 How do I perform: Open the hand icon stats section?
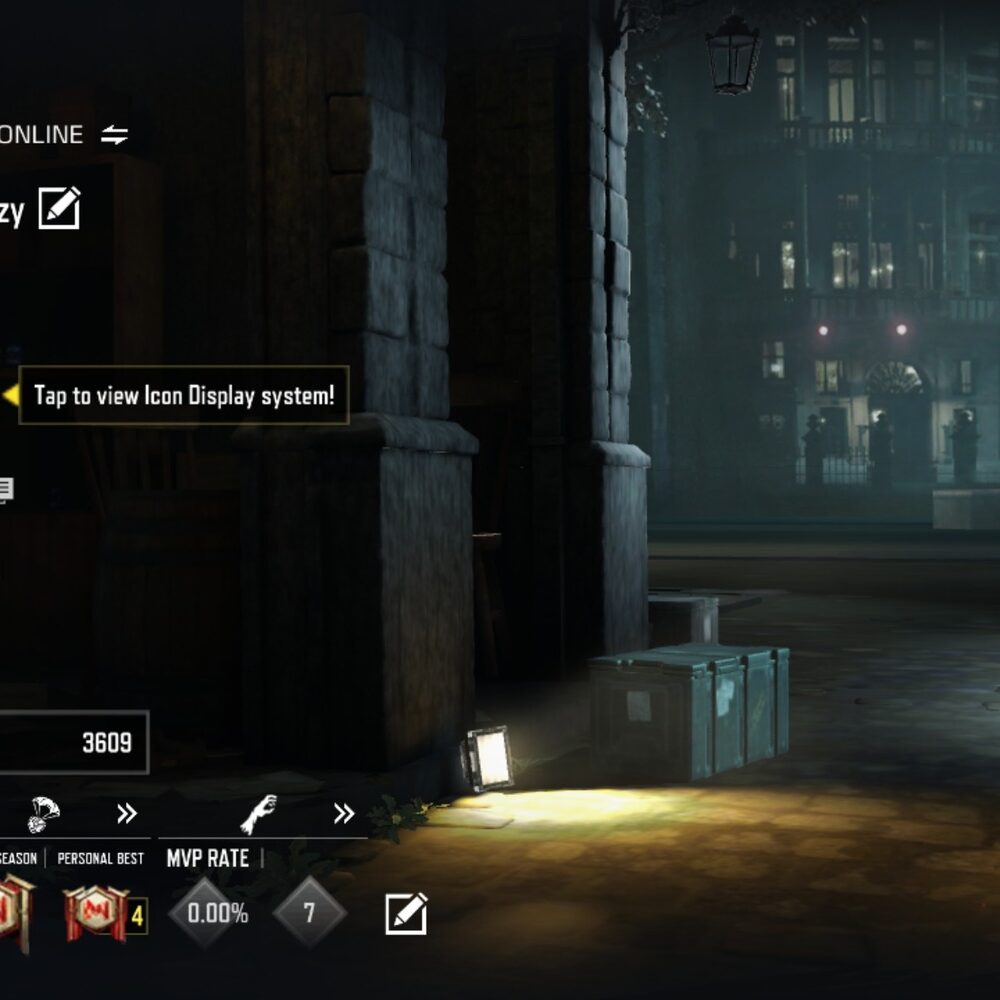pyautogui.click(x=258, y=813)
